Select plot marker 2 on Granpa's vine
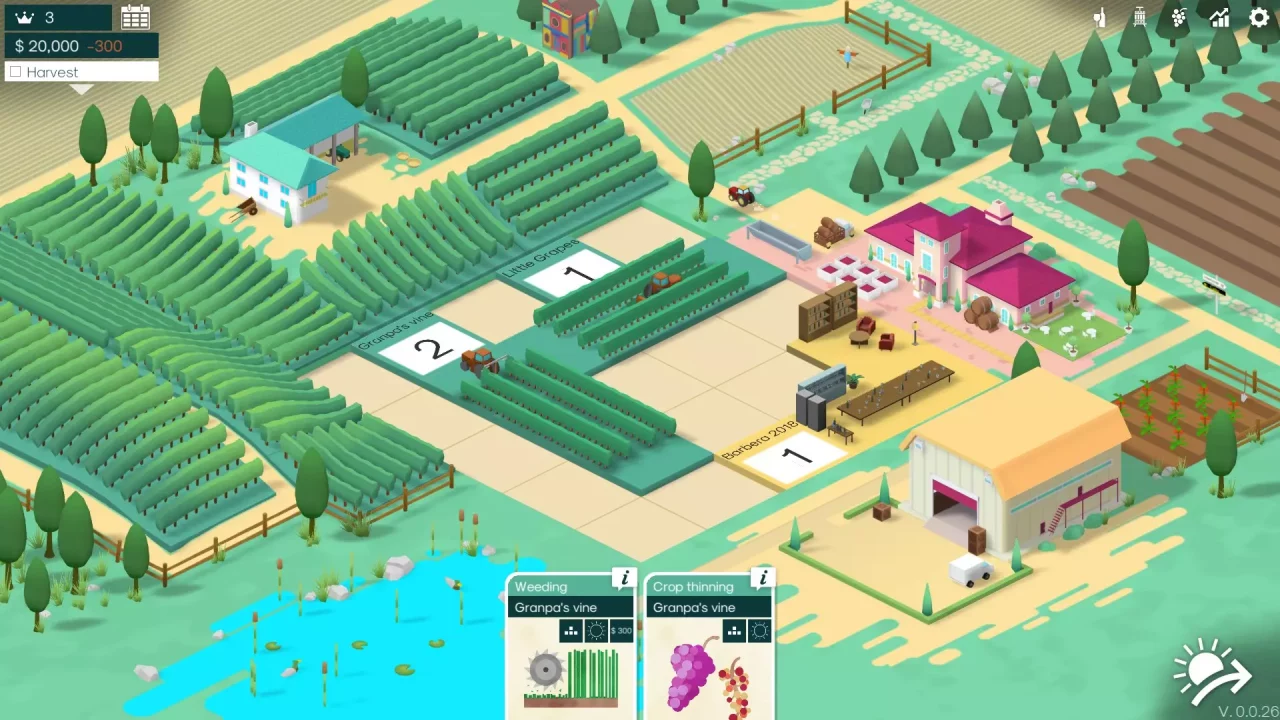The height and width of the screenshot is (720, 1280). 430,348
